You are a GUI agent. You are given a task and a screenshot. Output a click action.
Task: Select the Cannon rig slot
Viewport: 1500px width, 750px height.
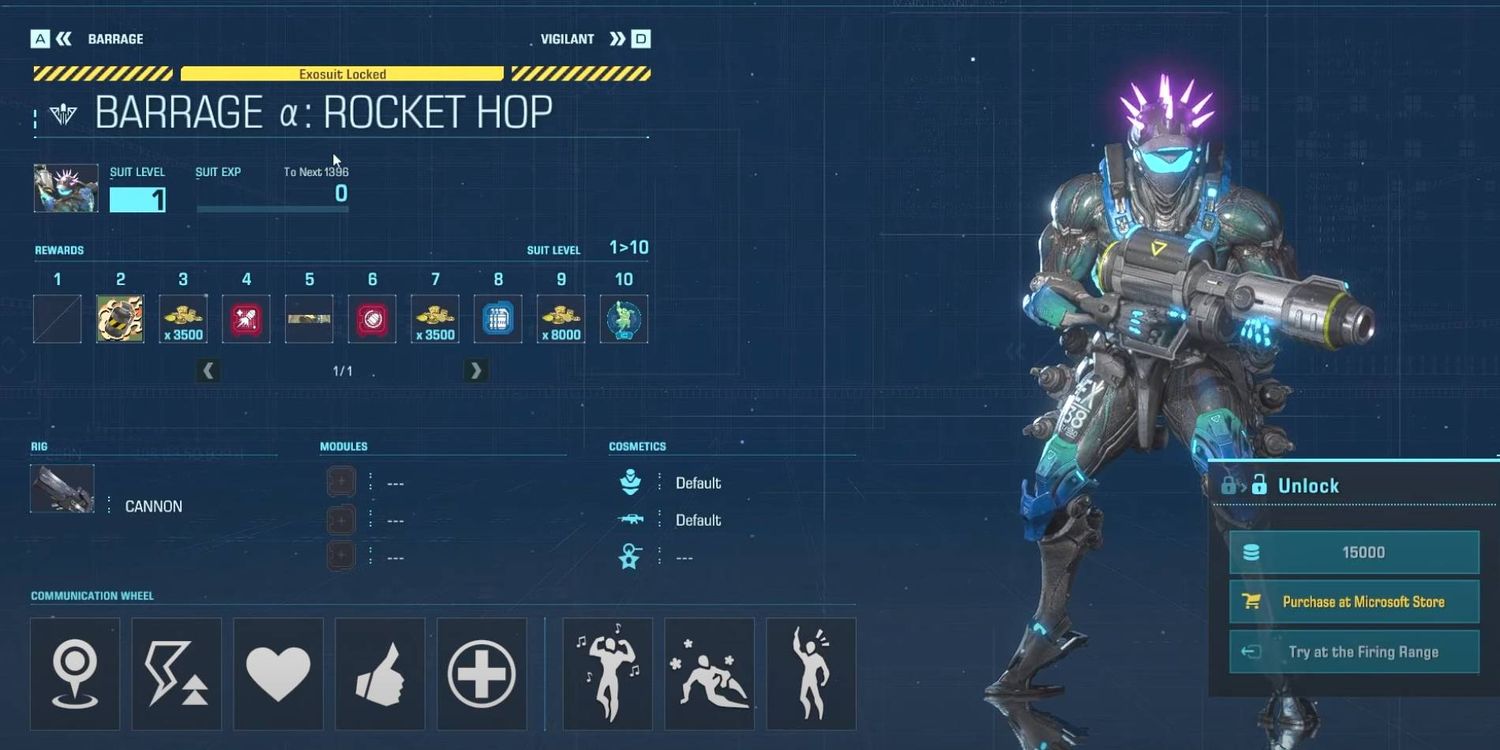pyautogui.click(x=63, y=489)
